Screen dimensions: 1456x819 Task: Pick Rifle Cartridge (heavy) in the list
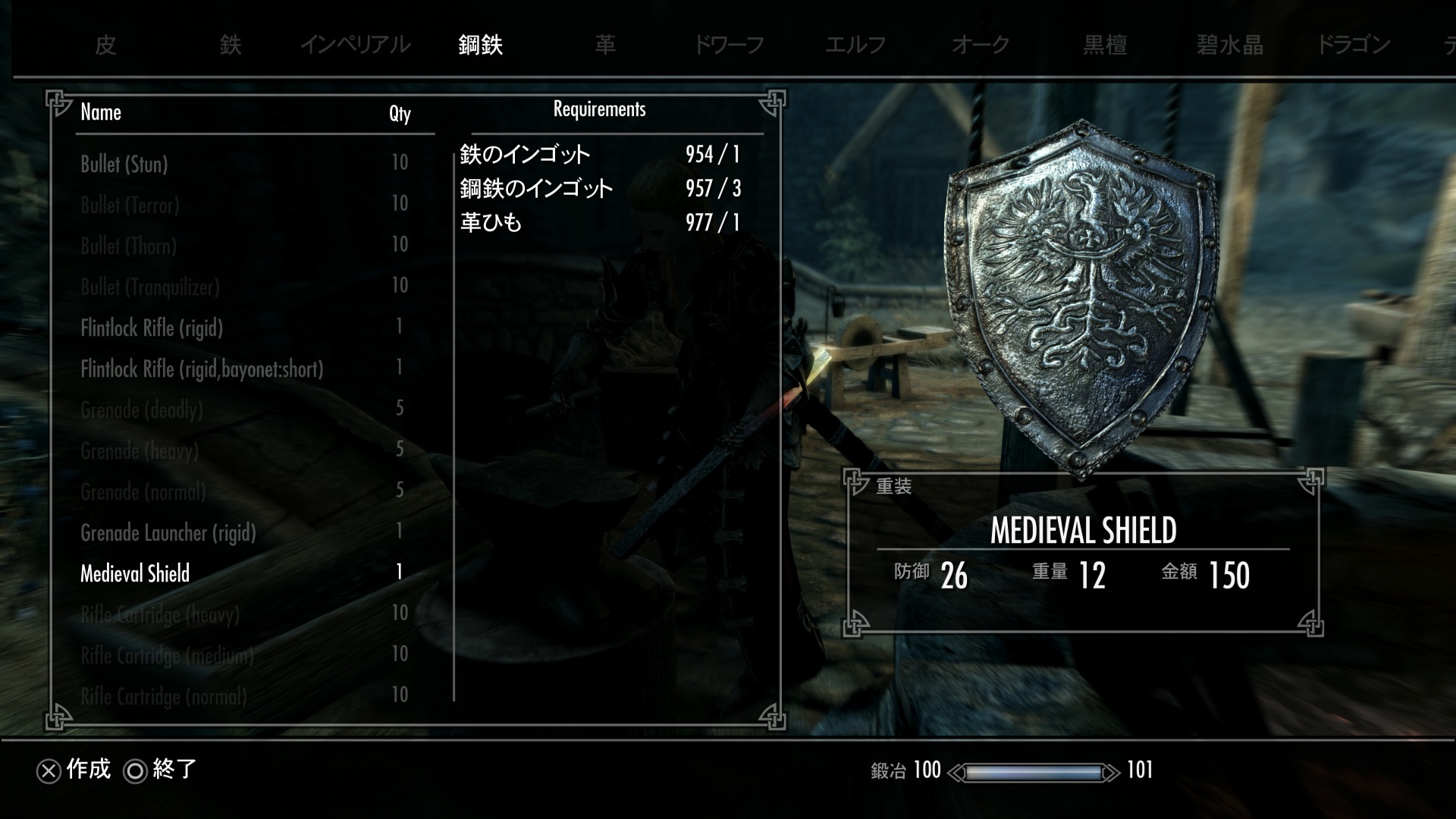click(x=160, y=614)
